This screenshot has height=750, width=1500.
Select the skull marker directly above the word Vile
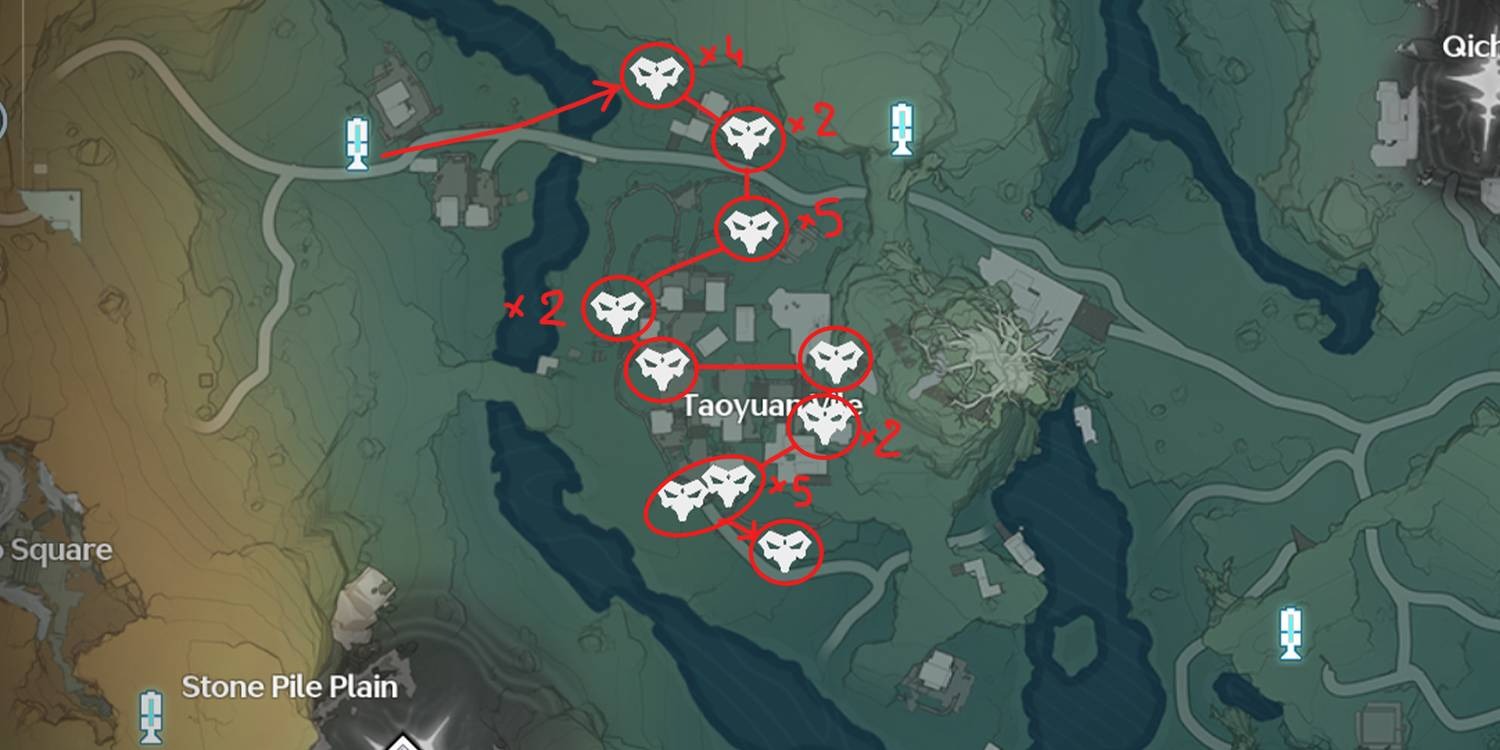836,360
